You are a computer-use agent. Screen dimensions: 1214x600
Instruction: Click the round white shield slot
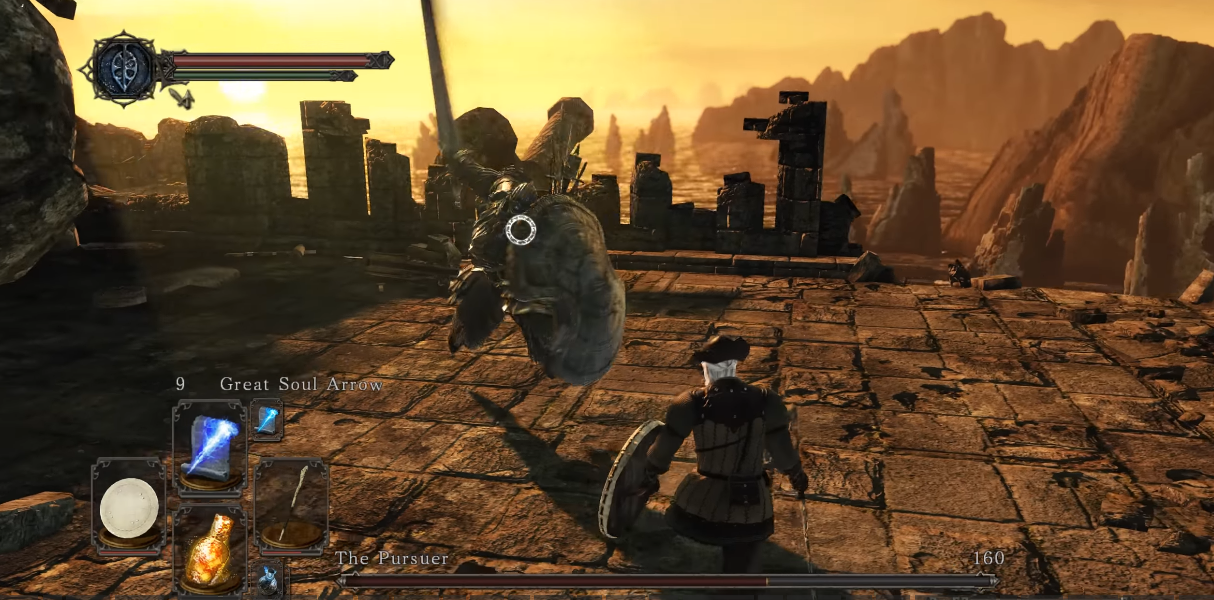pos(129,507)
